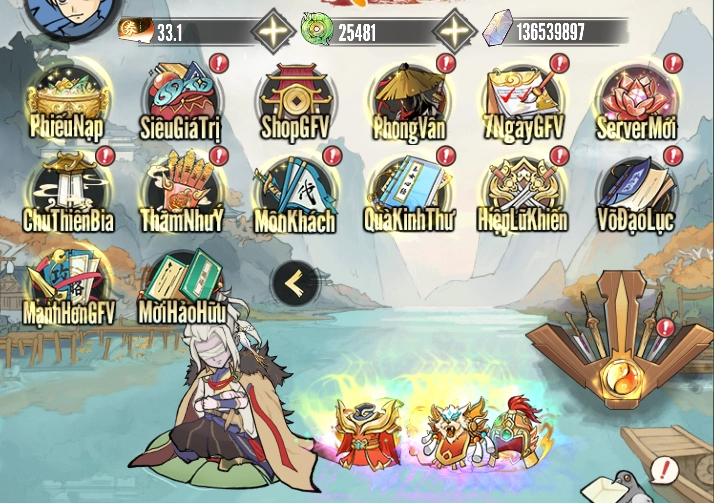The height and width of the screenshot is (503, 714).
Task: Open the ServerMới lotus event
Action: tap(637, 100)
